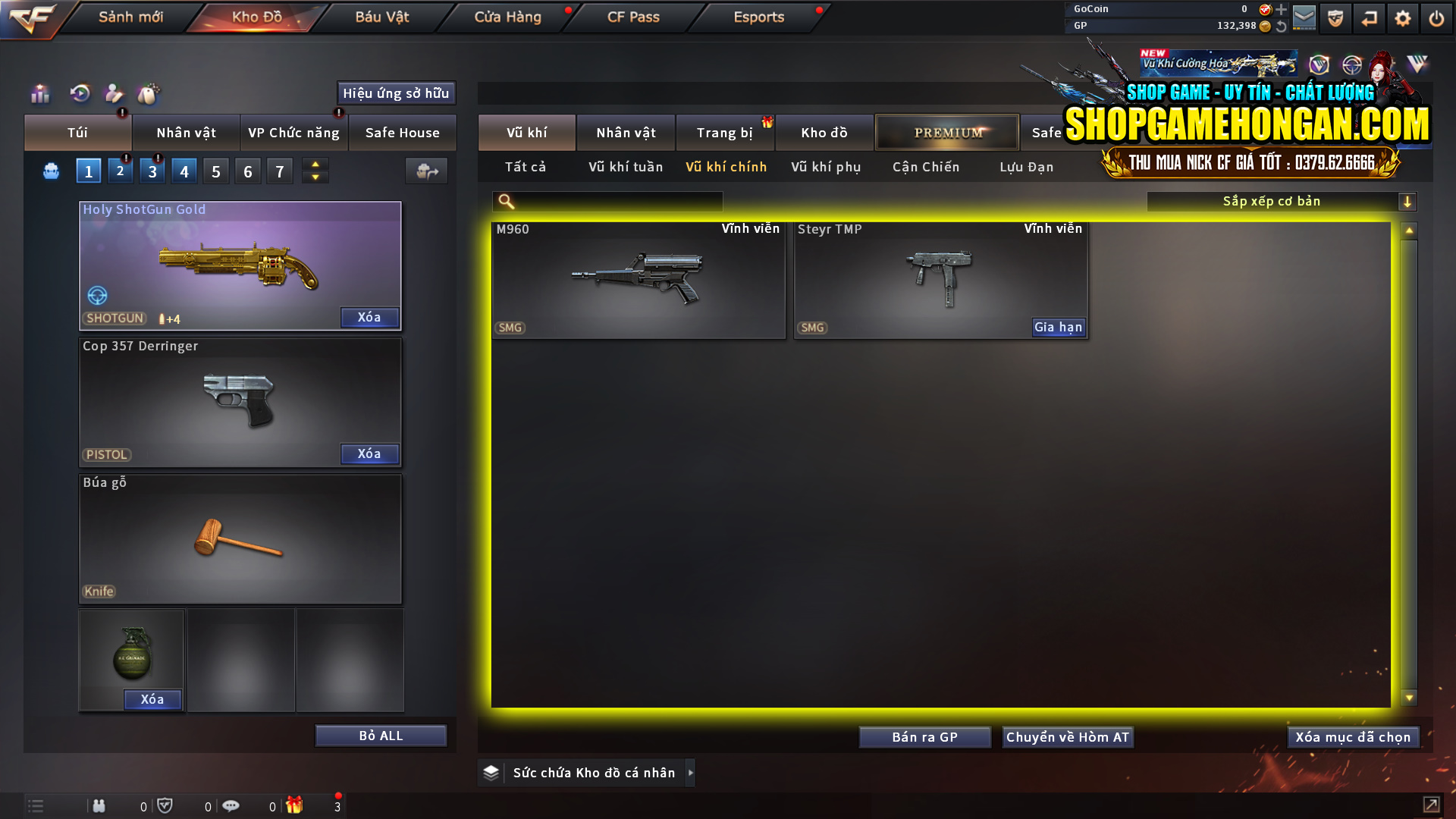1456x819 pixels.
Task: Click the gift box icon in the bottom status bar
Action: click(296, 805)
